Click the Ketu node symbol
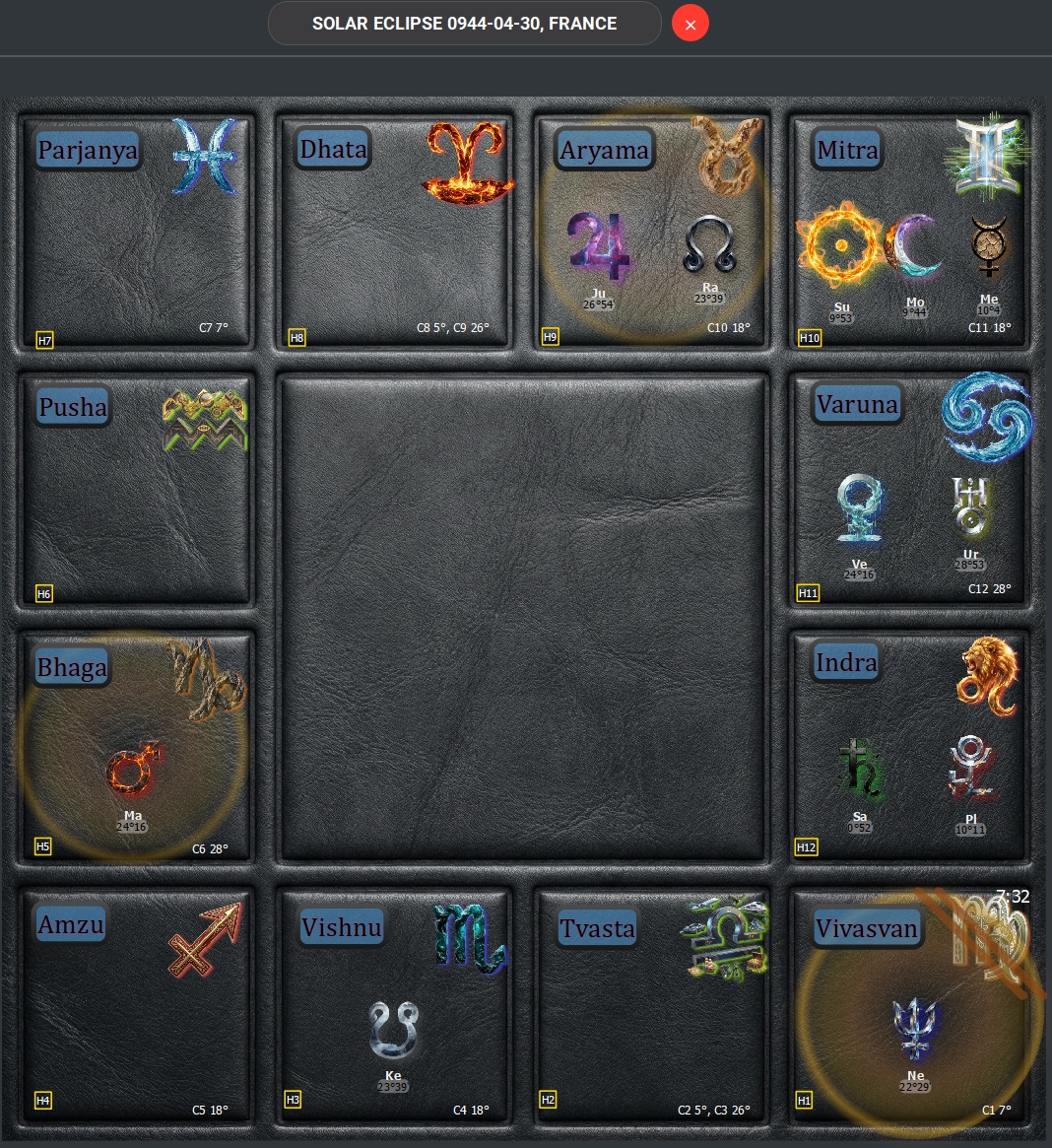 393,1030
